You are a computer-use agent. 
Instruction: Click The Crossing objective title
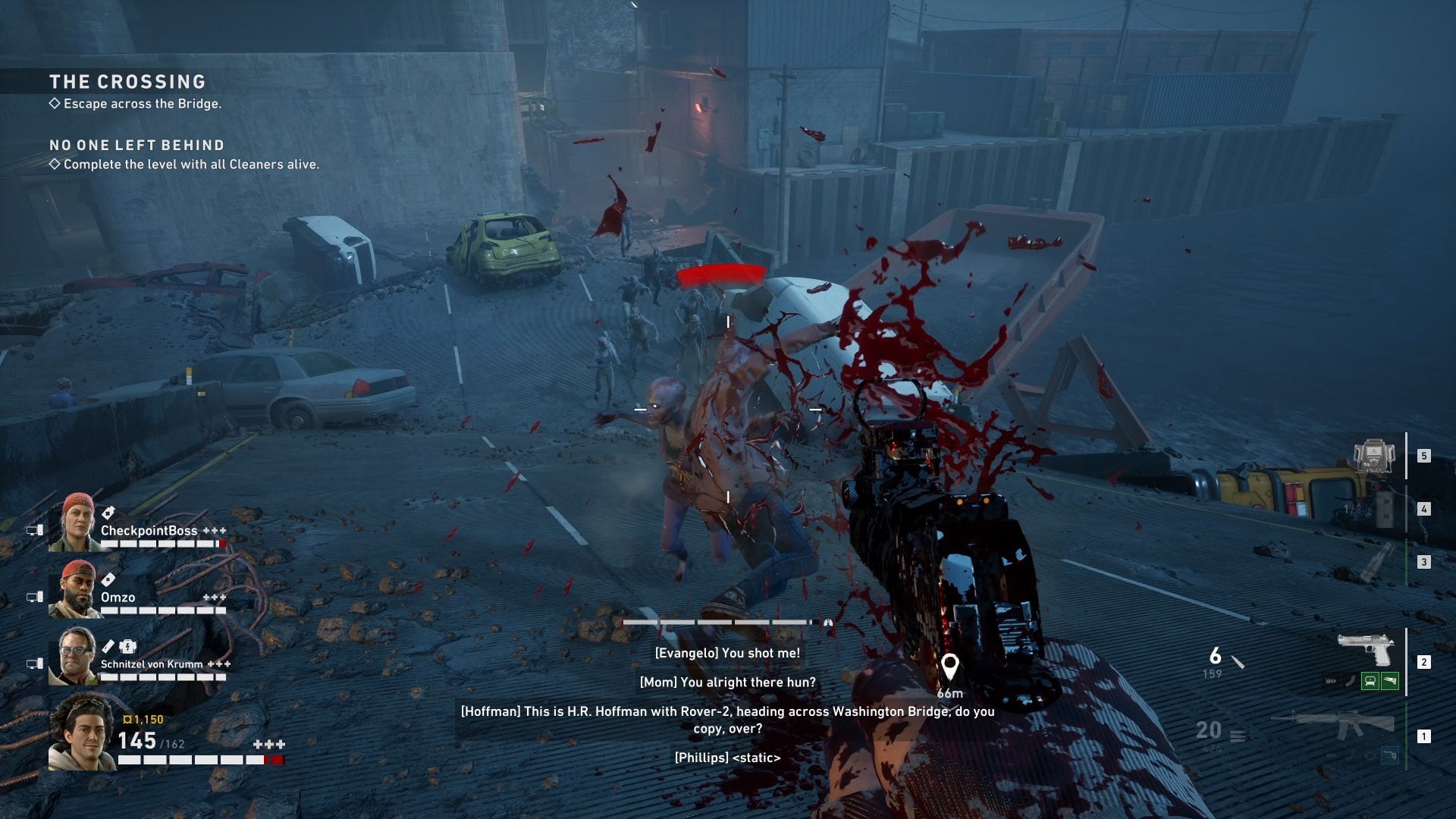tap(127, 82)
